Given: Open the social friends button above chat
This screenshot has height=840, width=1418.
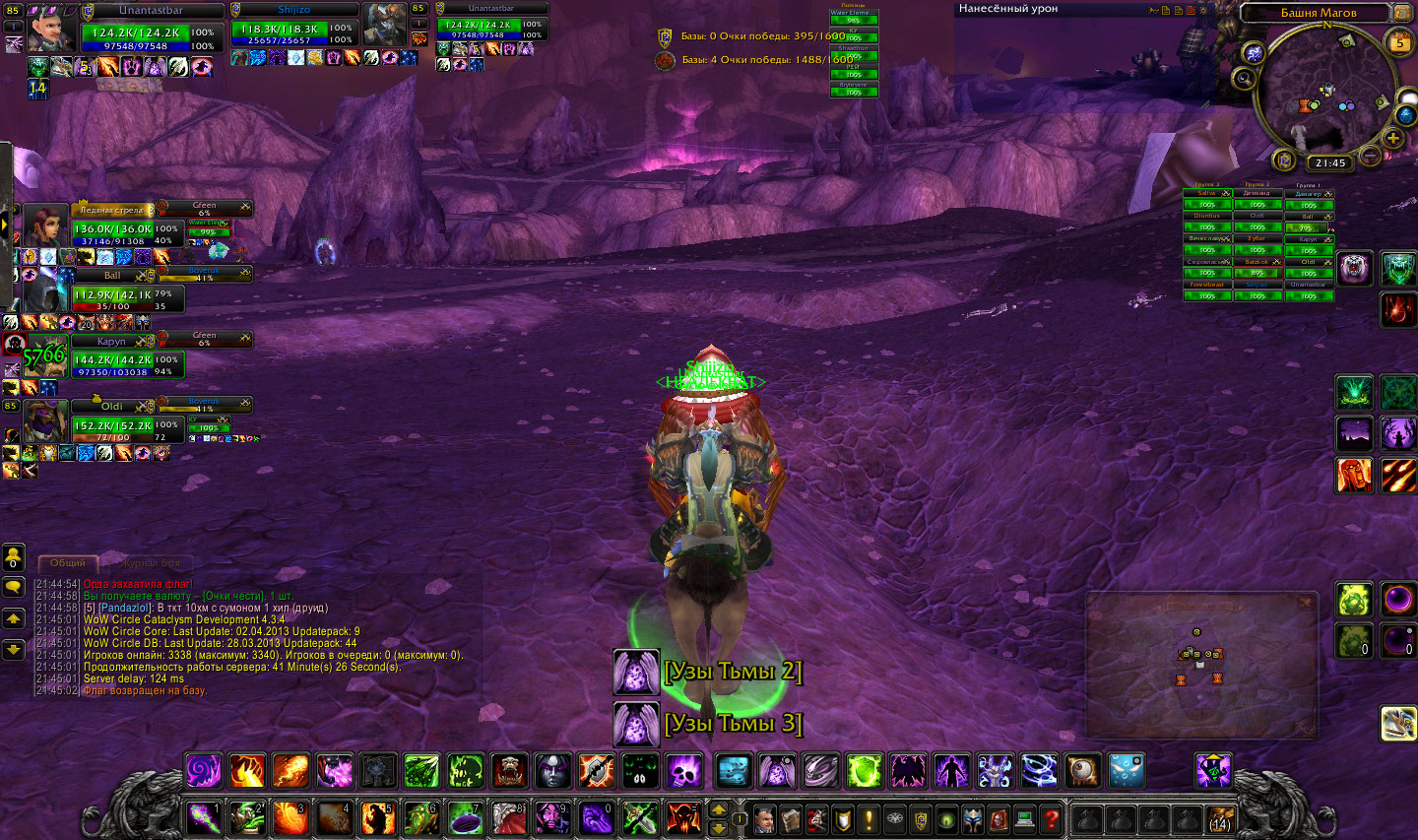Looking at the screenshot, I should click(14, 557).
